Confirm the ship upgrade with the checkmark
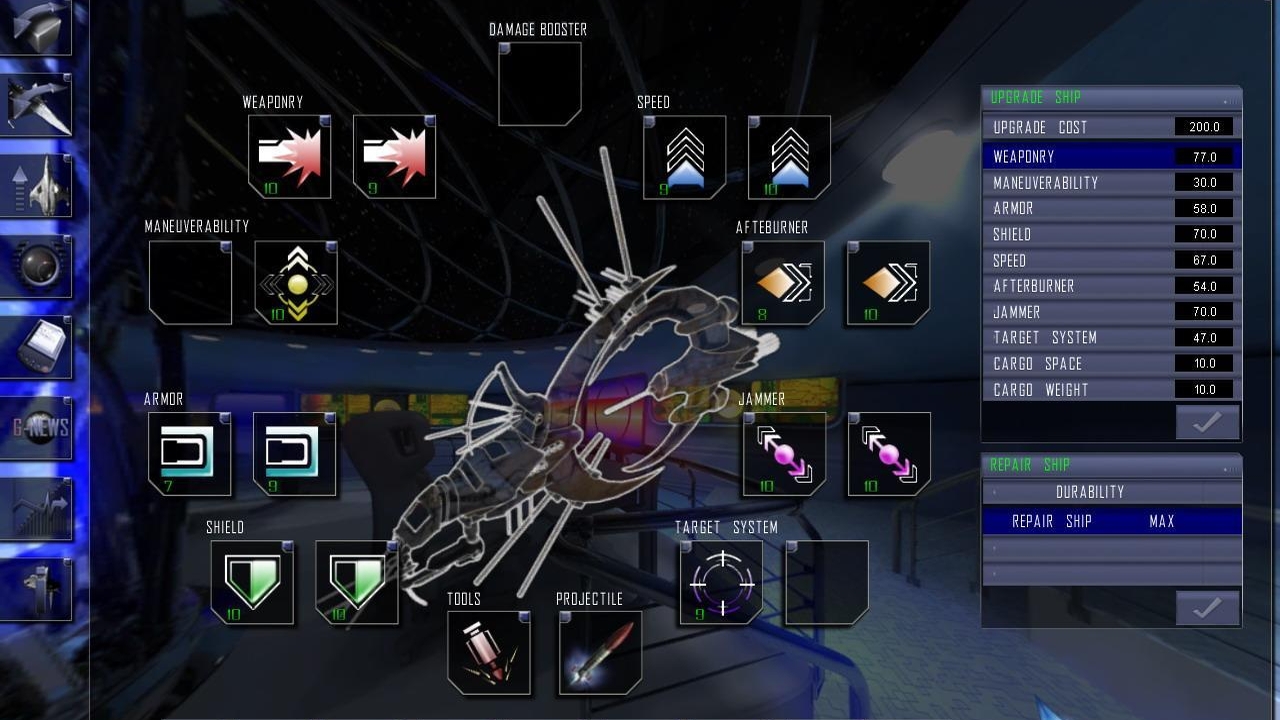 1207,423
